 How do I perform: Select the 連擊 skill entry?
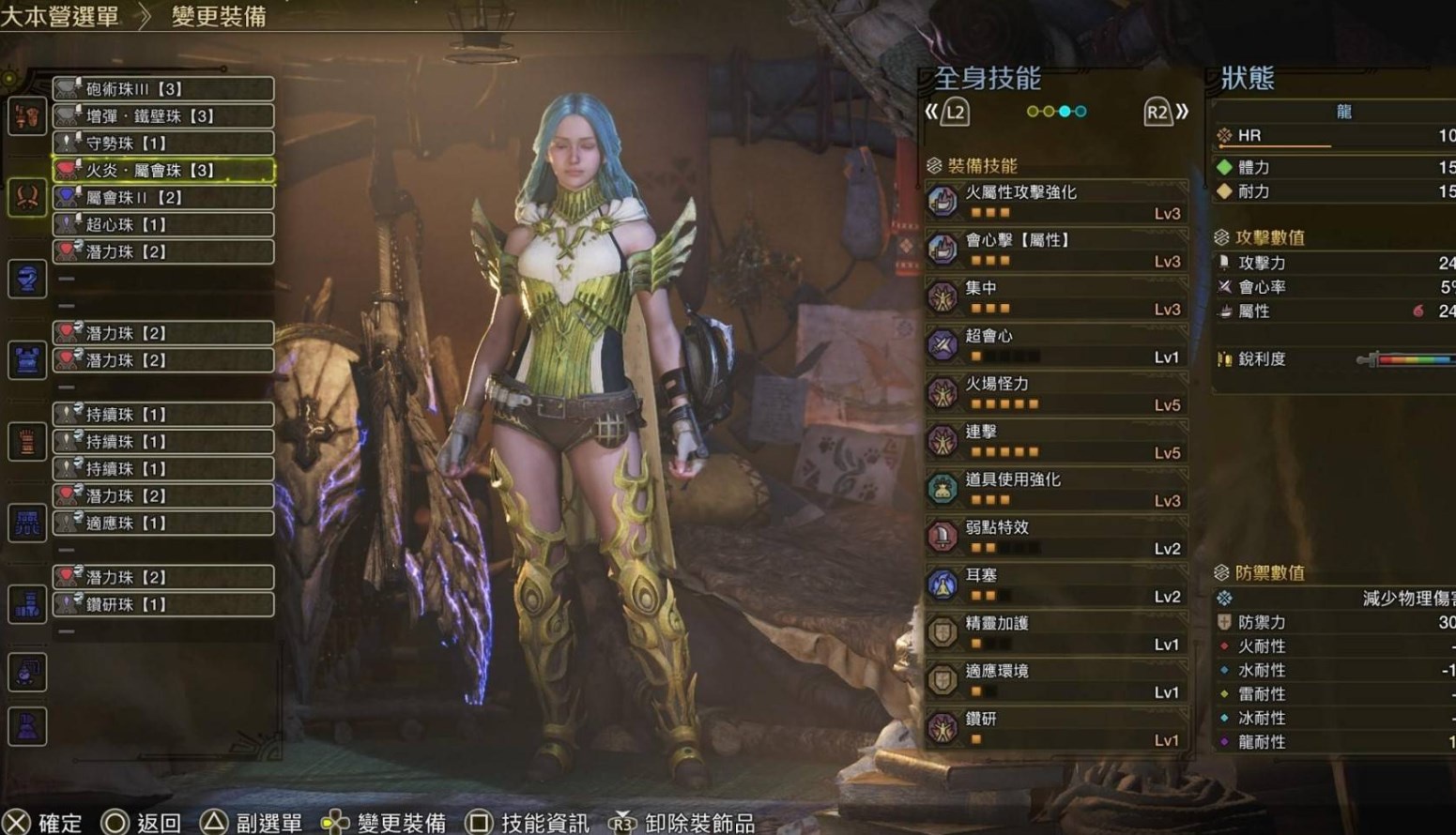pos(1057,440)
